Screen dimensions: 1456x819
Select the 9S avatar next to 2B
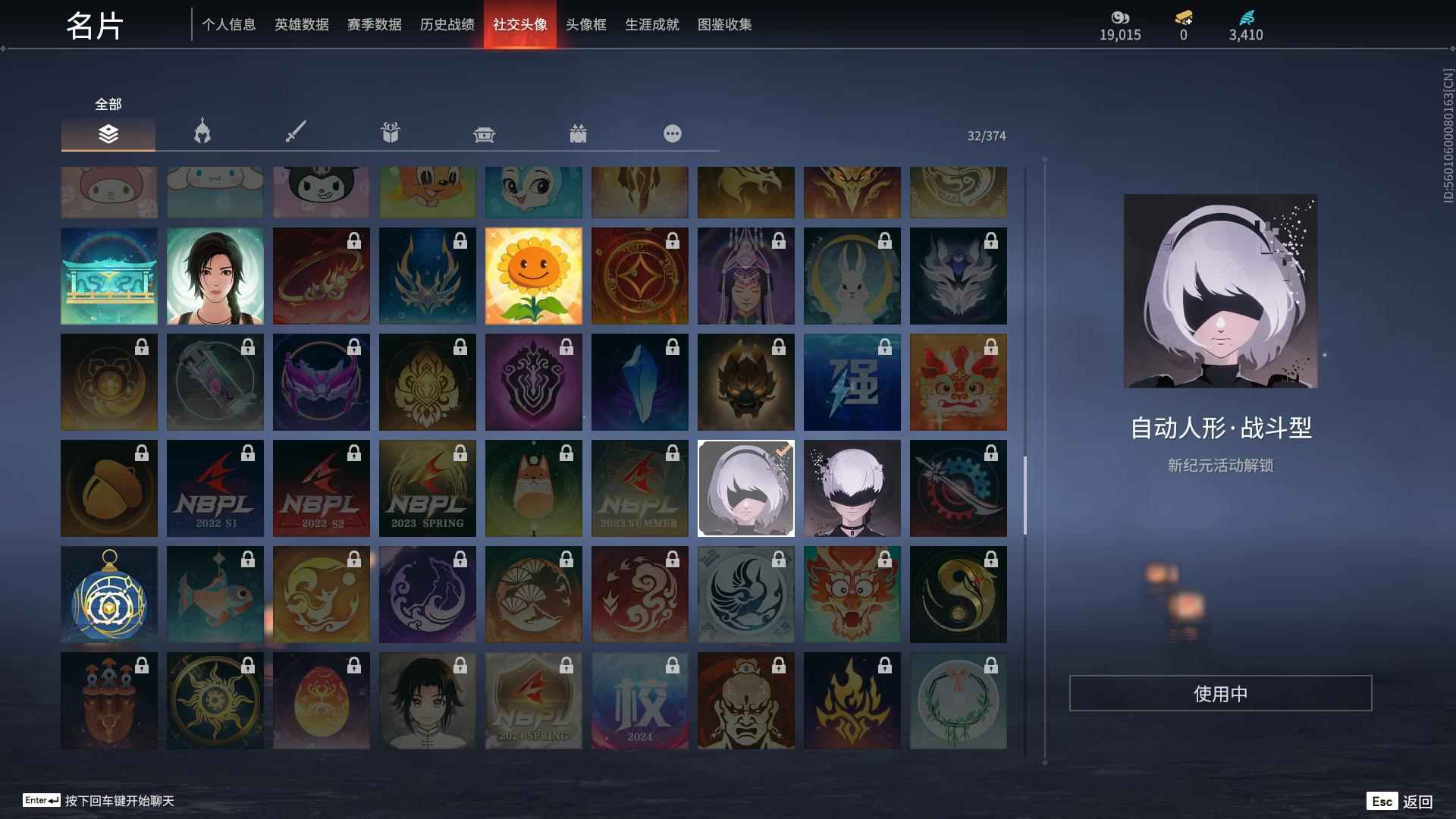coord(852,488)
